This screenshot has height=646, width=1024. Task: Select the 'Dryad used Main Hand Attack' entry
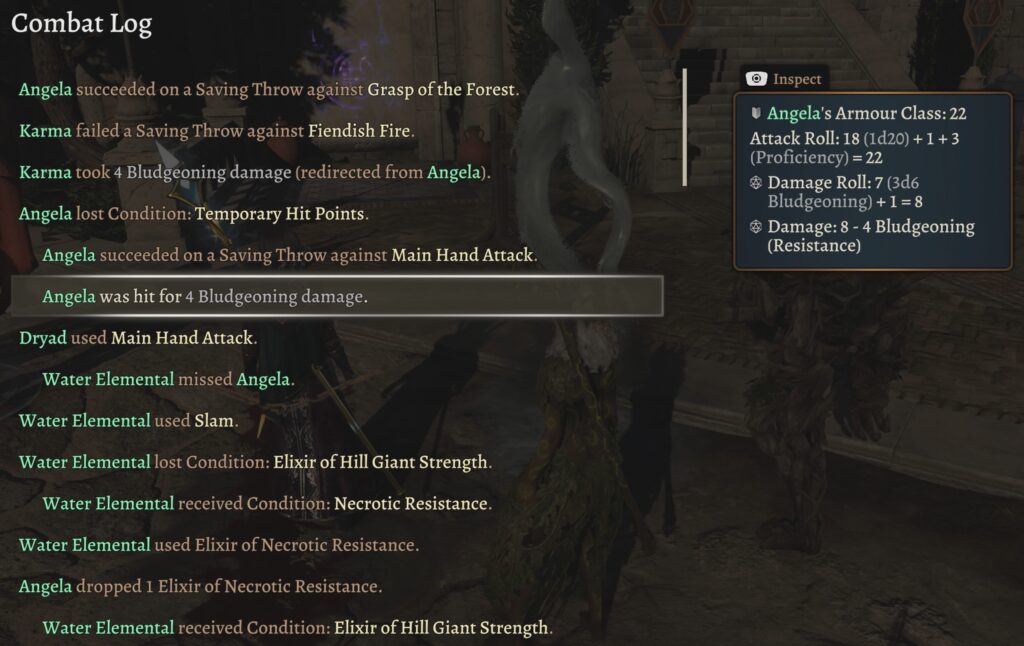[138, 338]
